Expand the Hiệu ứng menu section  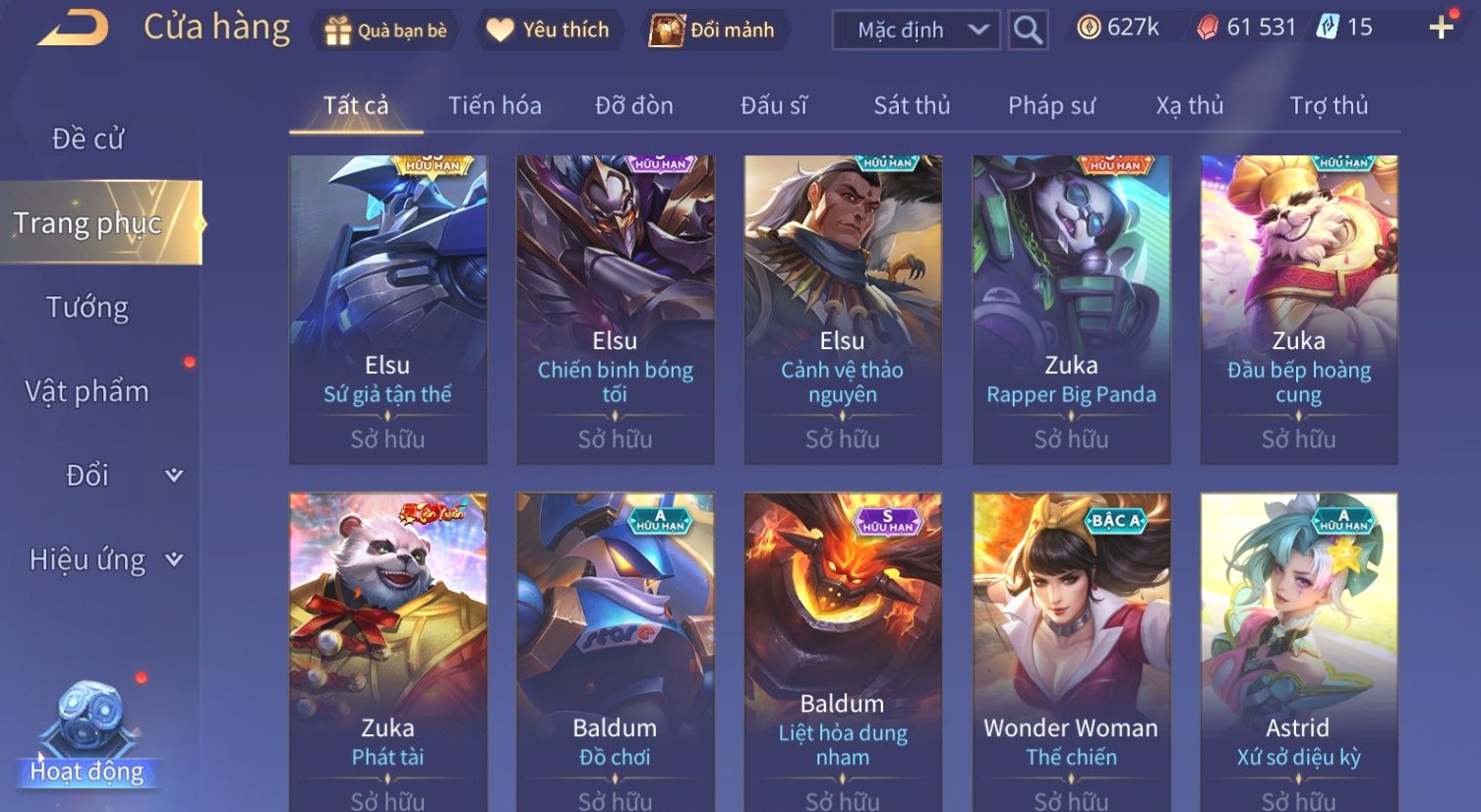coord(104,559)
